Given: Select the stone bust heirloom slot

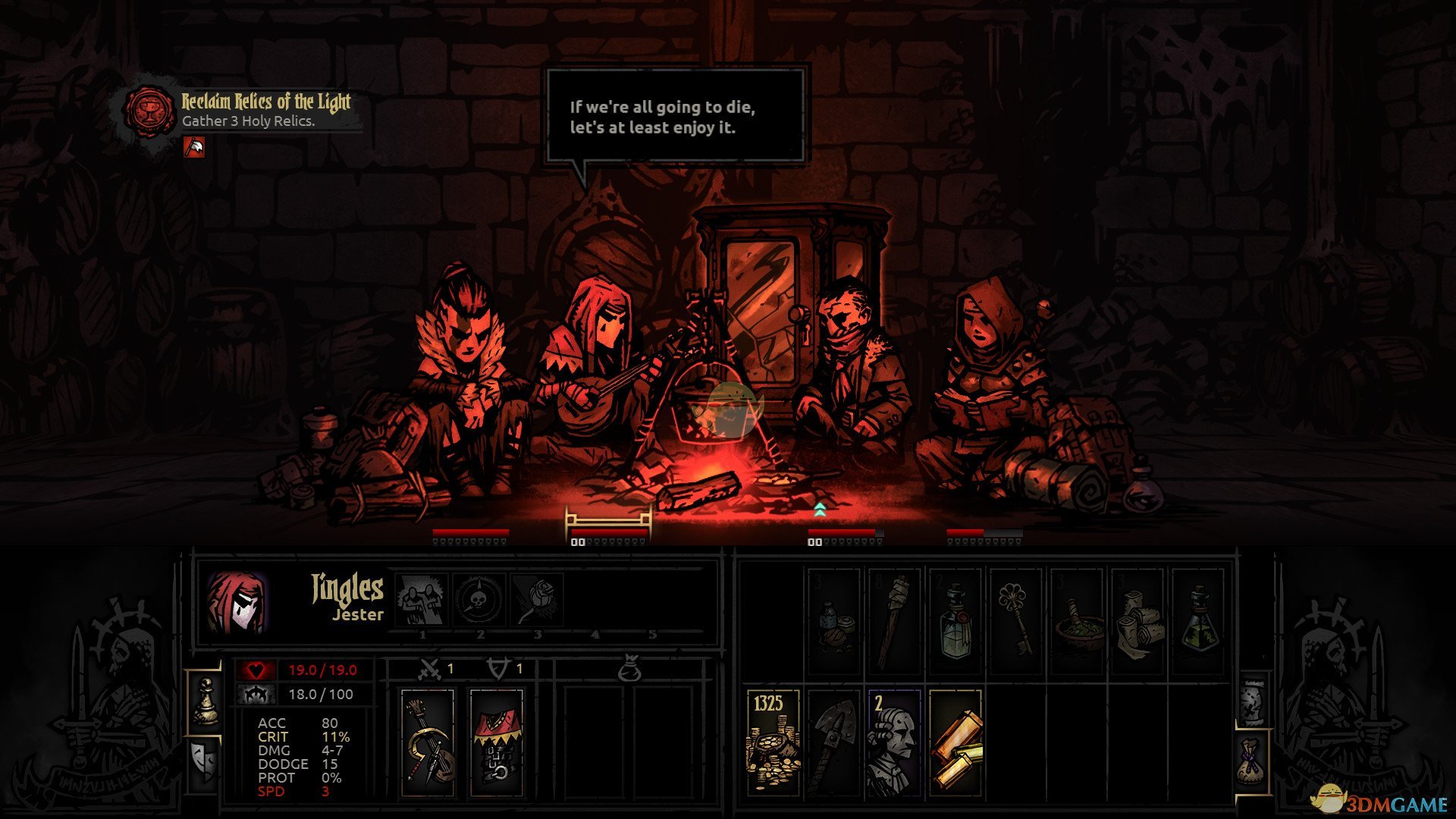Looking at the screenshot, I should pyautogui.click(x=895, y=743).
